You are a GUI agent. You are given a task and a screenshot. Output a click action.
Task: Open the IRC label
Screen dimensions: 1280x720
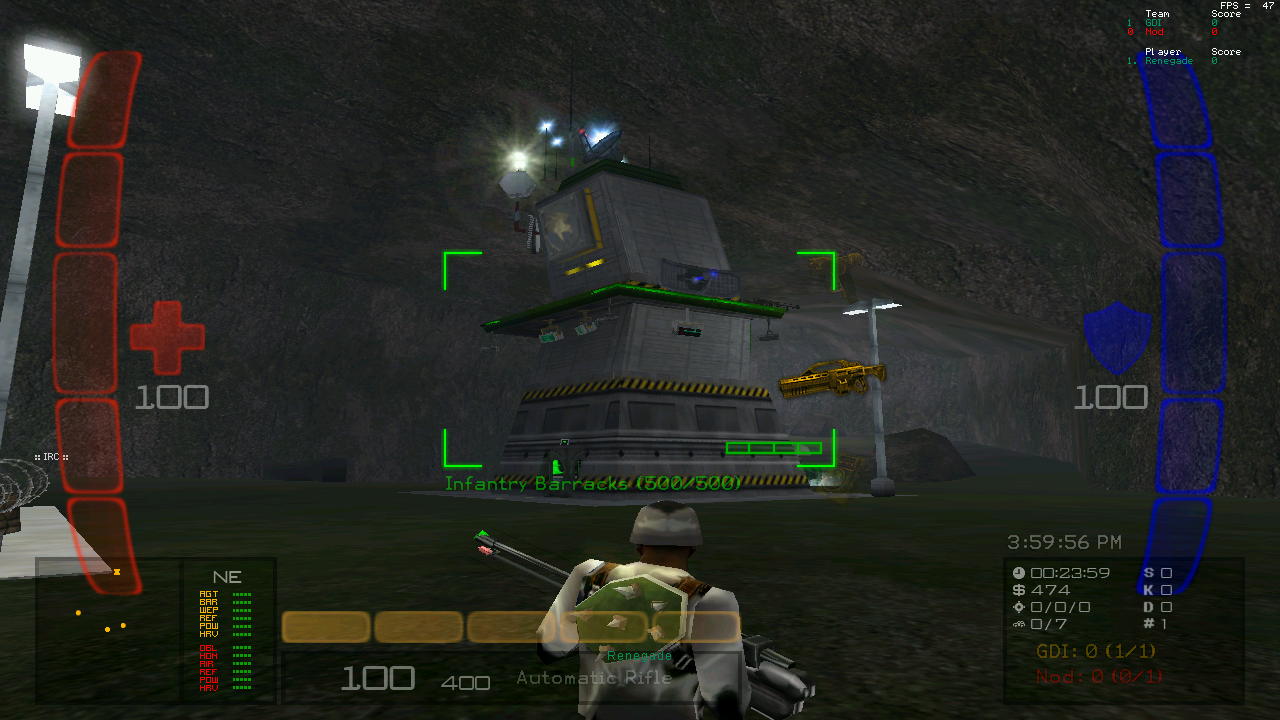pos(51,457)
